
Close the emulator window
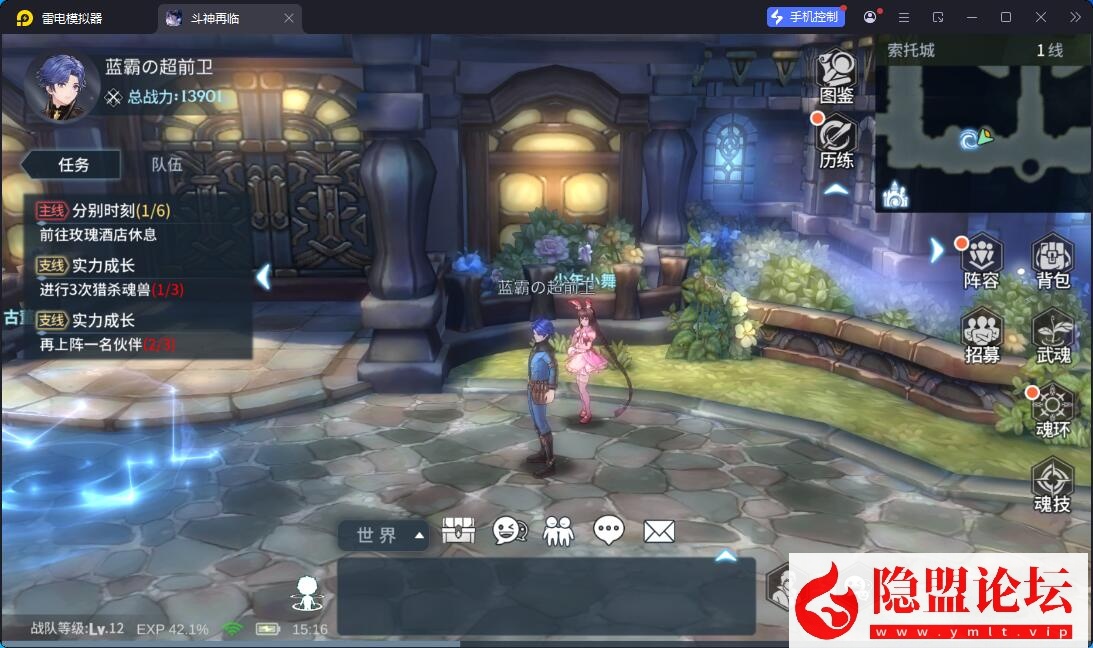[x=1040, y=17]
